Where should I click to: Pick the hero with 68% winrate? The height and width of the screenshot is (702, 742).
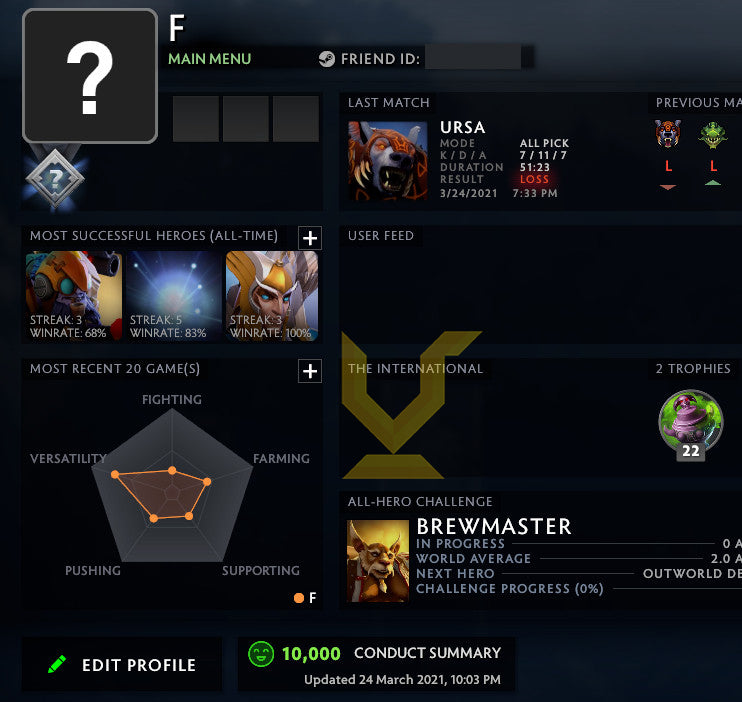[x=74, y=295]
